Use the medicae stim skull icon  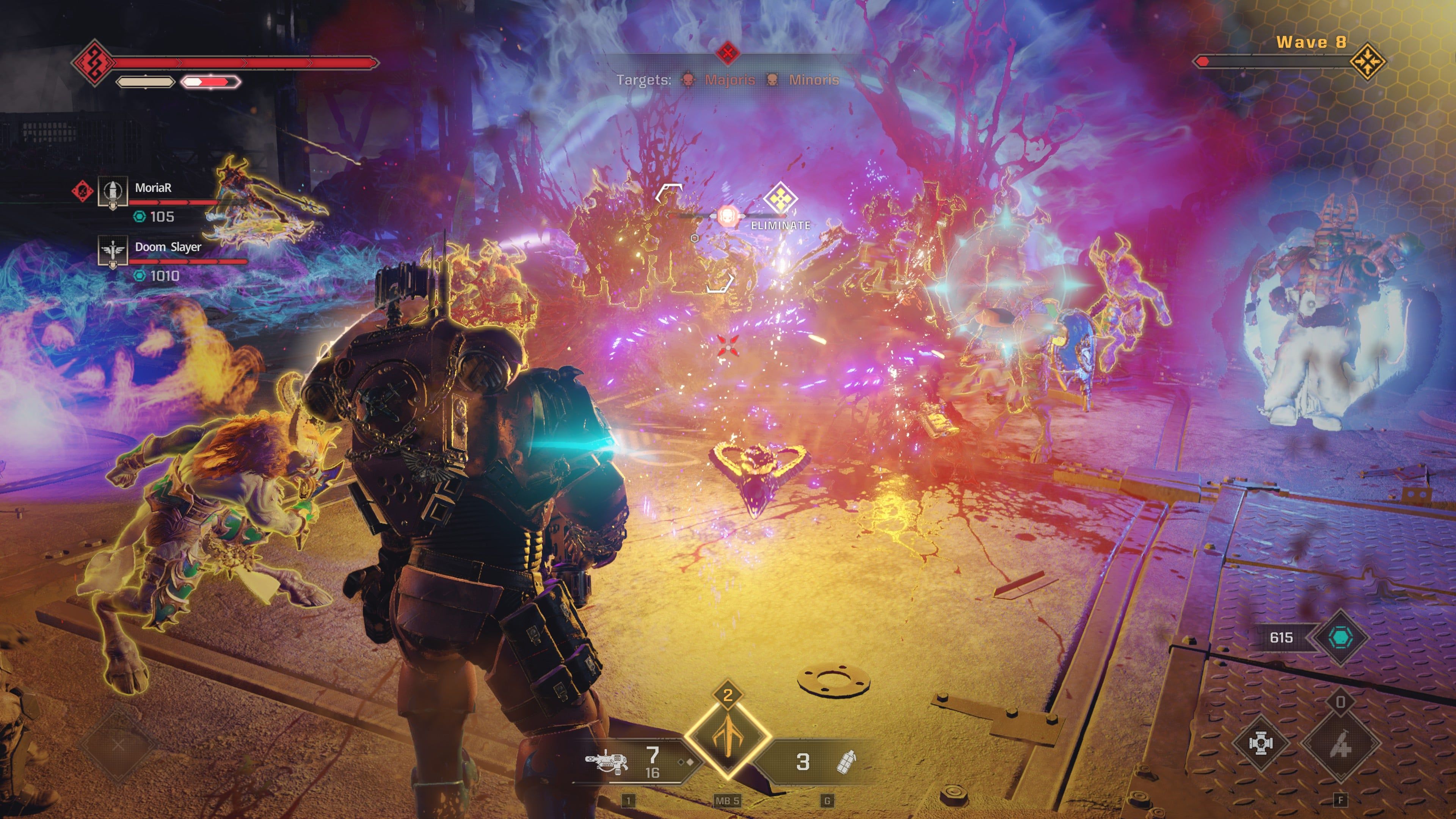[1260, 743]
